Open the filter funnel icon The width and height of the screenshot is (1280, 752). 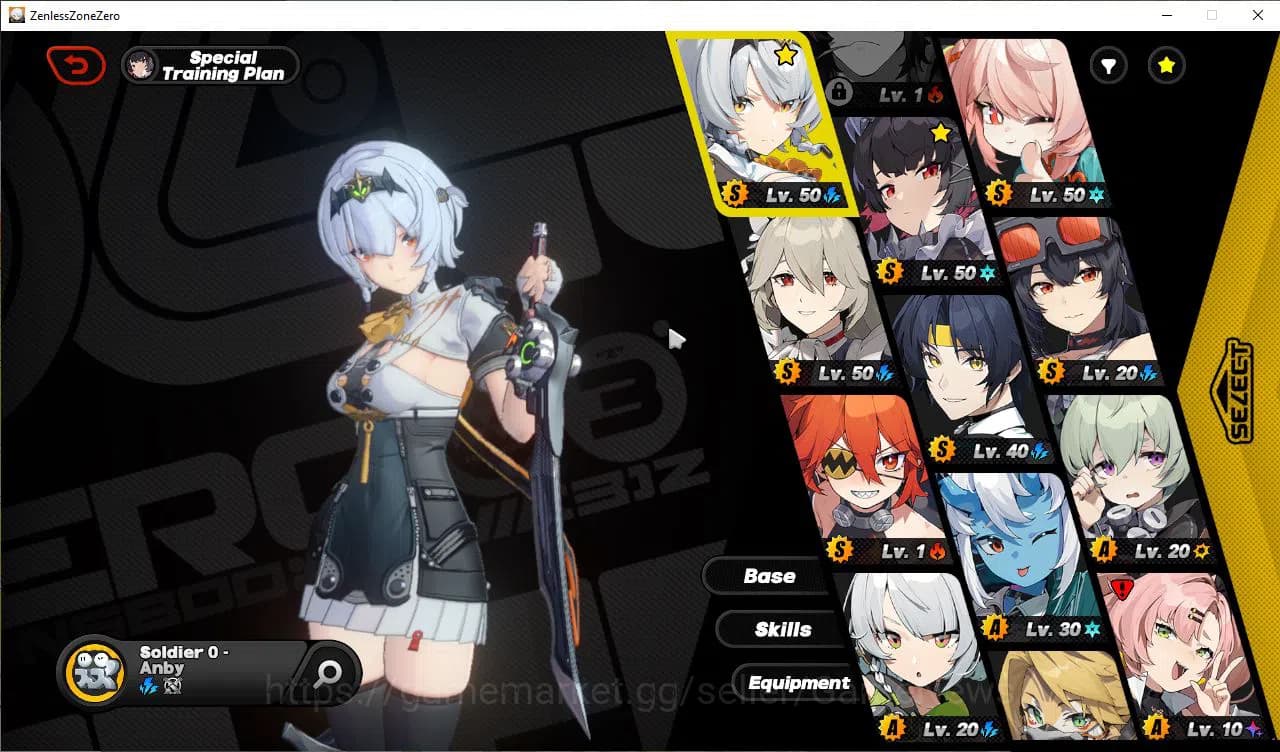pyautogui.click(x=1108, y=66)
